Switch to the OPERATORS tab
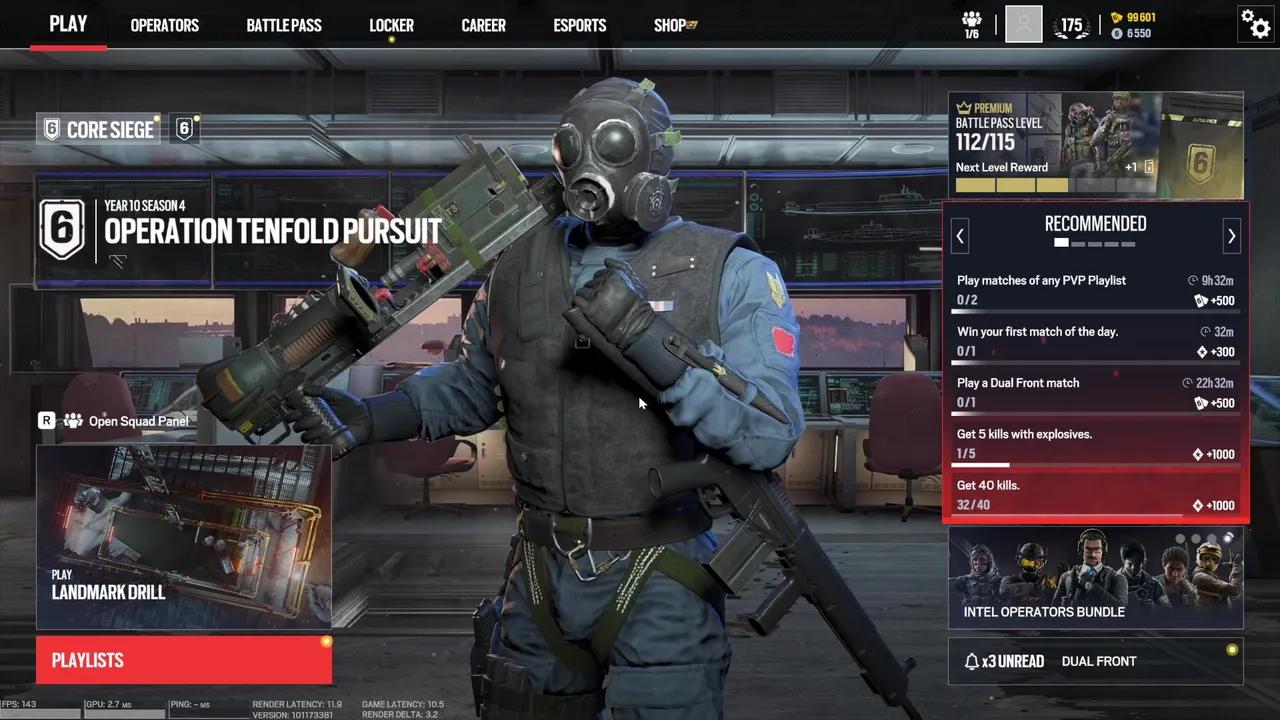The image size is (1280, 720). pos(164,25)
